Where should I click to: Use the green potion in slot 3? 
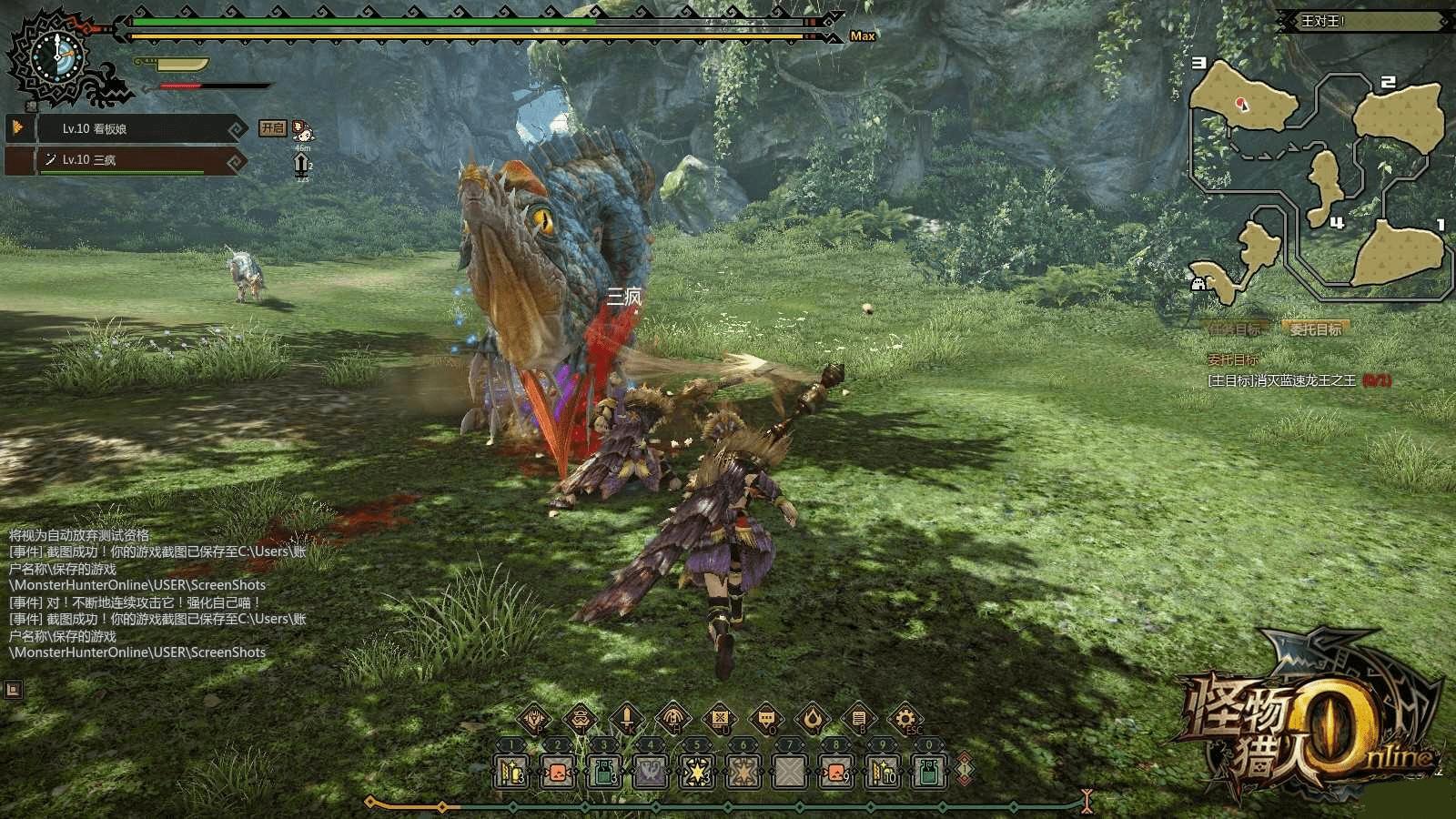604,773
